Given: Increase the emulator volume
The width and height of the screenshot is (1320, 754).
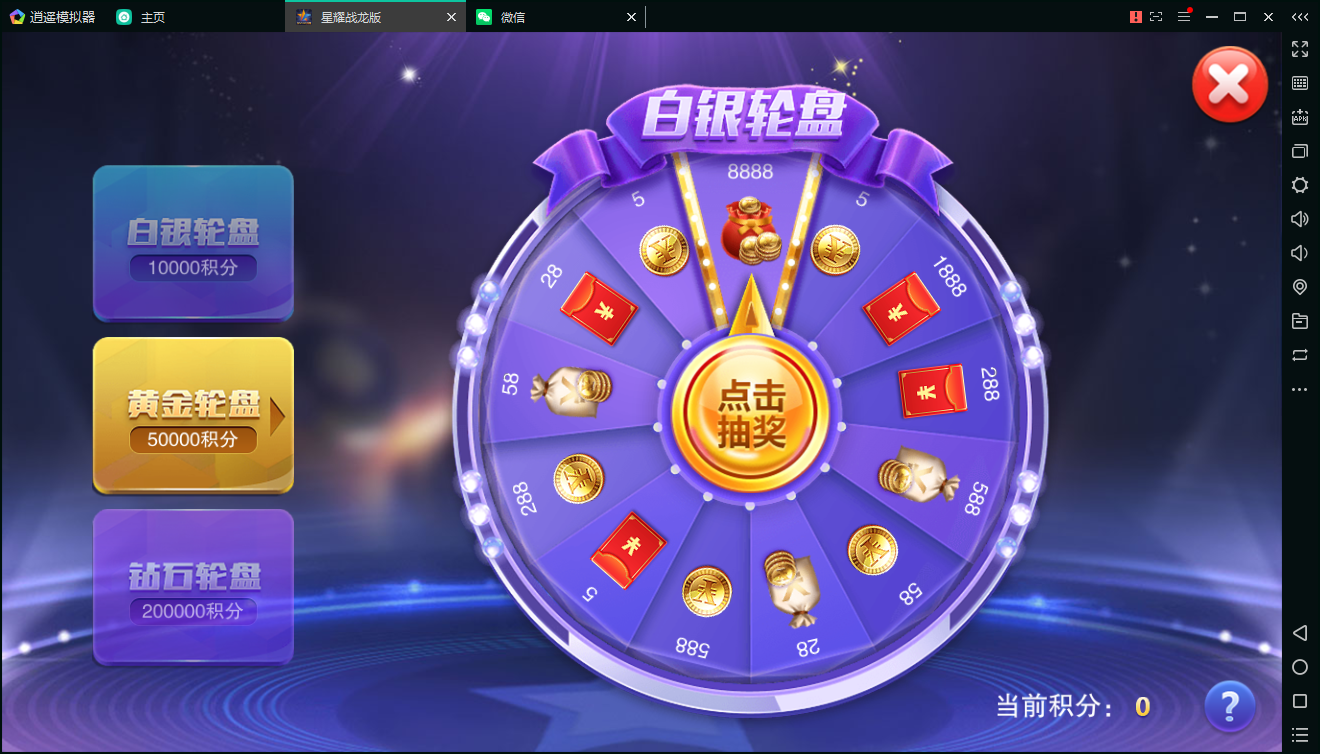Looking at the screenshot, I should click(x=1299, y=218).
